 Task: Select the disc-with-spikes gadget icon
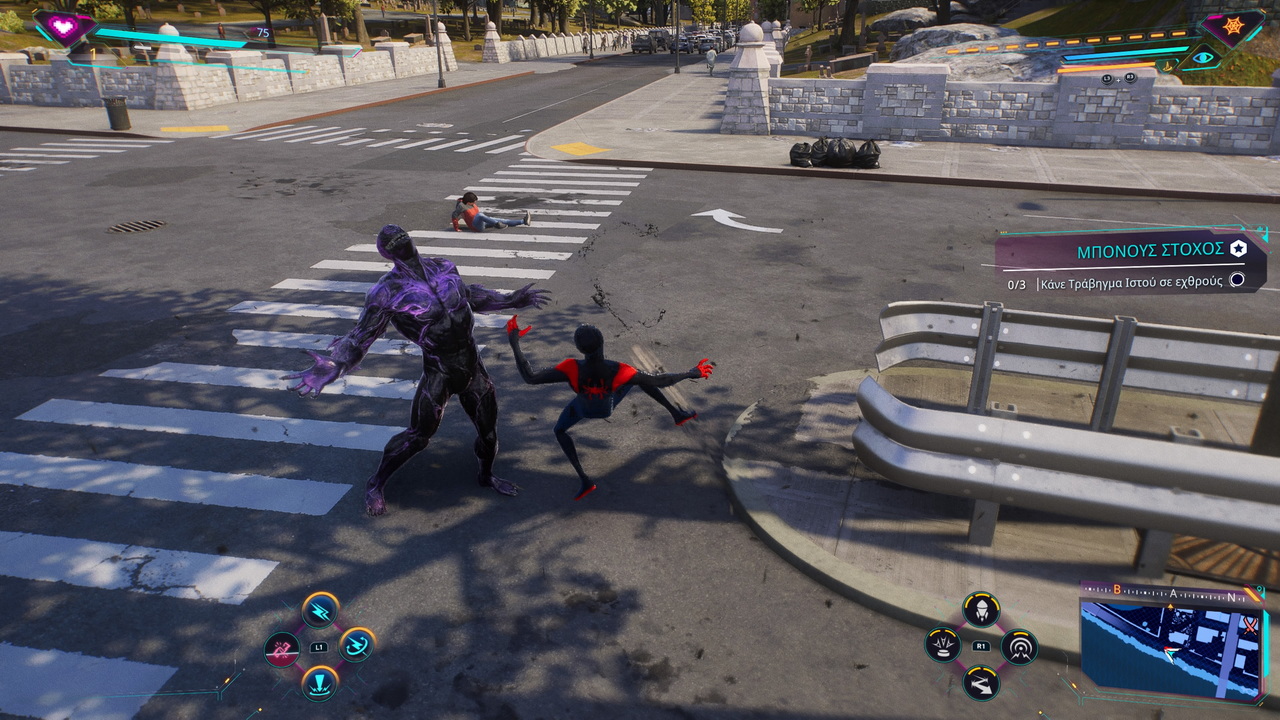click(943, 645)
